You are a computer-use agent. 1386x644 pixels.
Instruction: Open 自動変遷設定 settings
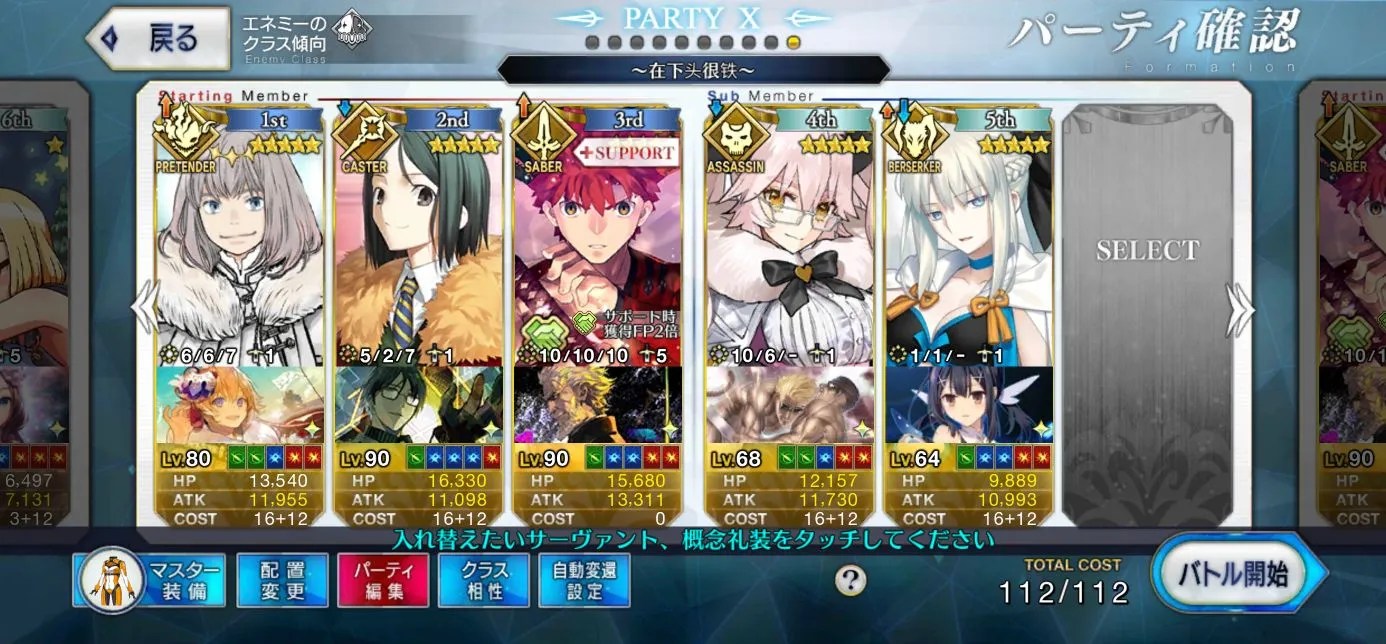pyautogui.click(x=585, y=580)
